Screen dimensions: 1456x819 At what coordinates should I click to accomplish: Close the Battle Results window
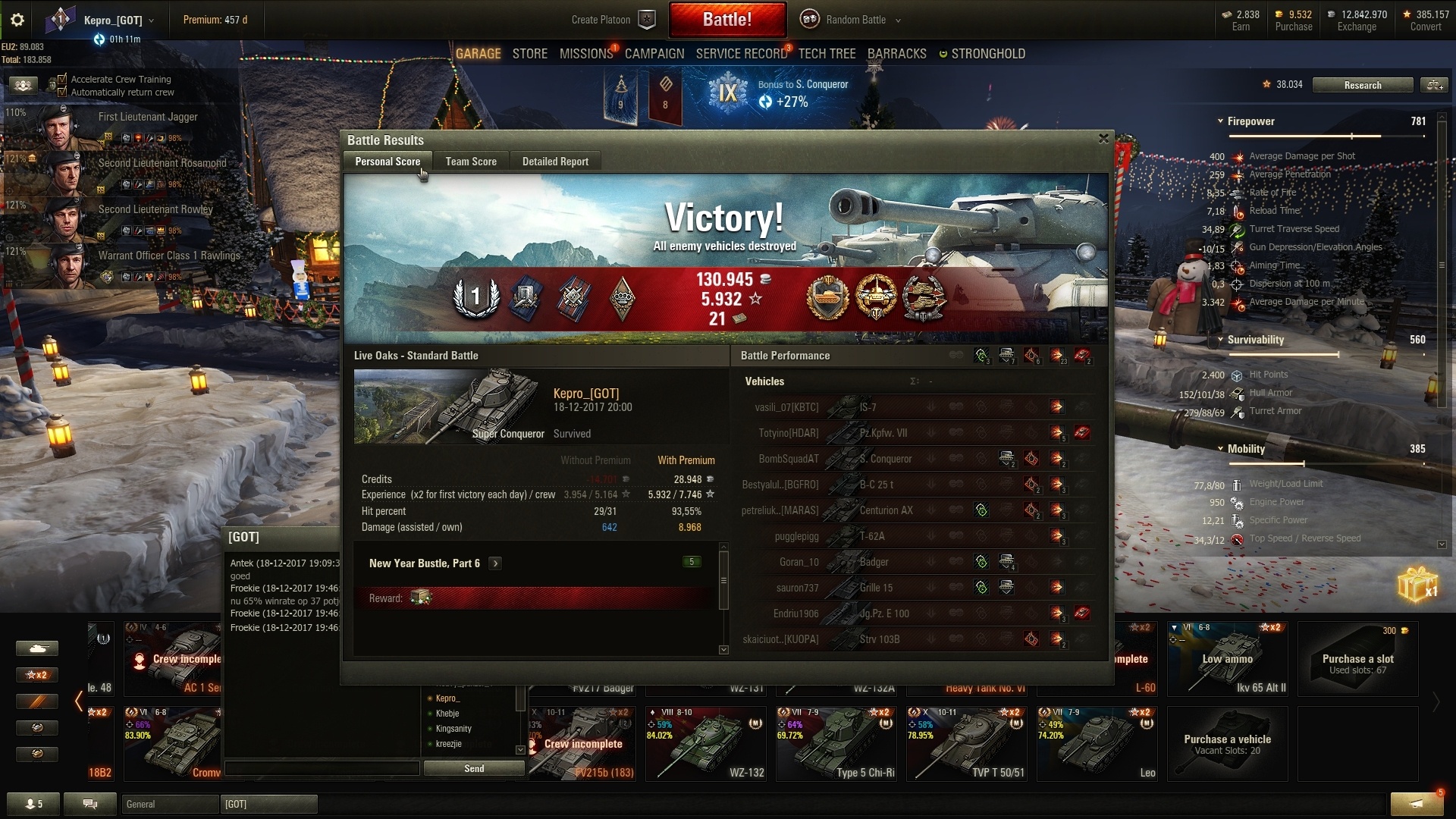point(1103,139)
